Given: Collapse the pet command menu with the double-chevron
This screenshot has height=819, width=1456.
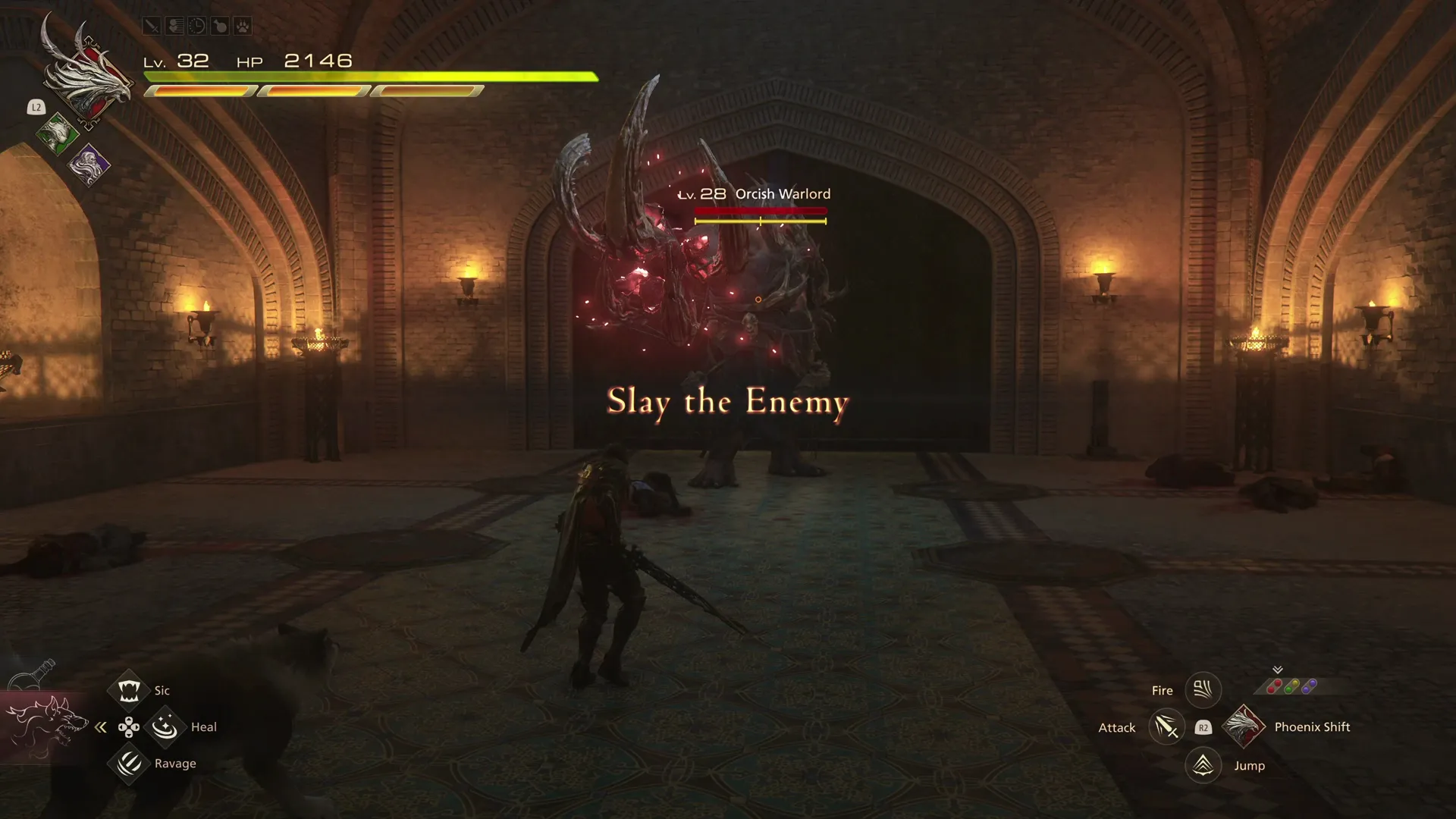Looking at the screenshot, I should coord(101,726).
